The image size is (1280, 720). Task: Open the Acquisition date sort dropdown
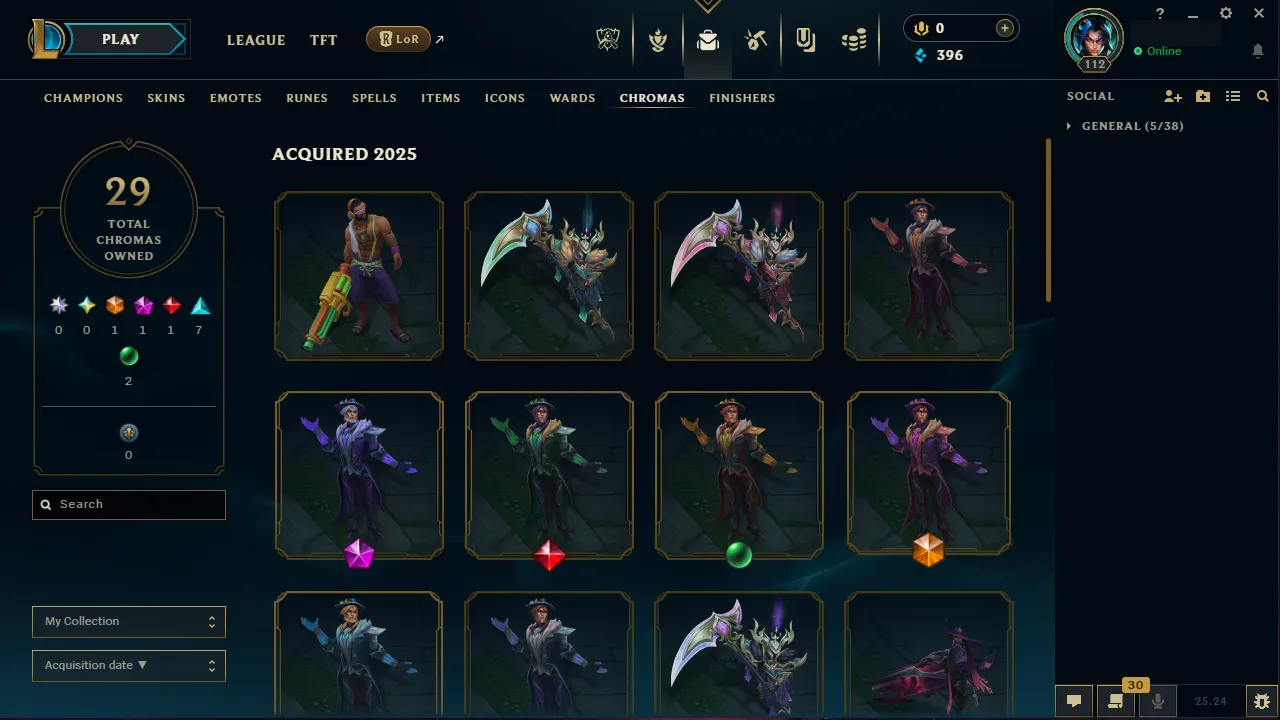coord(128,665)
